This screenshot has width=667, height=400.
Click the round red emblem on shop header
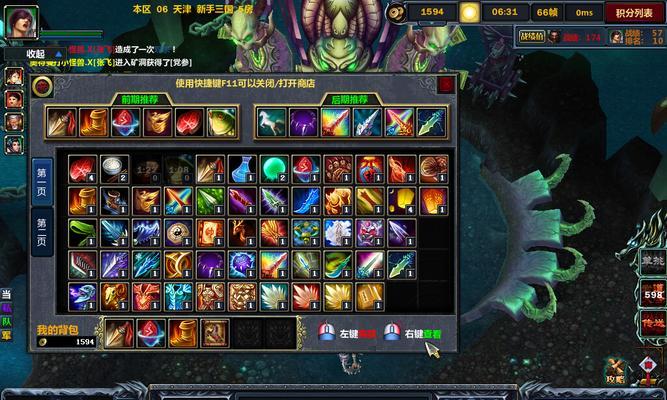[43, 87]
